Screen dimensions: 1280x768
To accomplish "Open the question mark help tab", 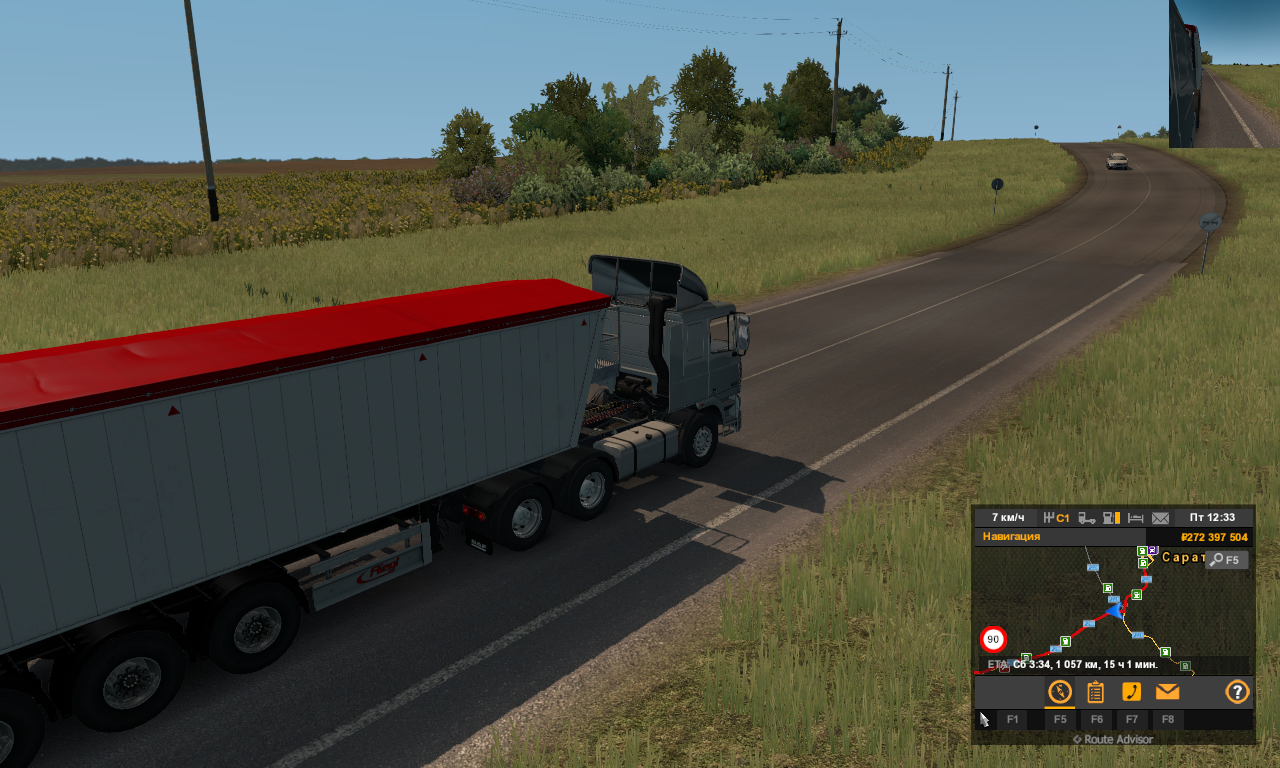I will tap(1237, 692).
